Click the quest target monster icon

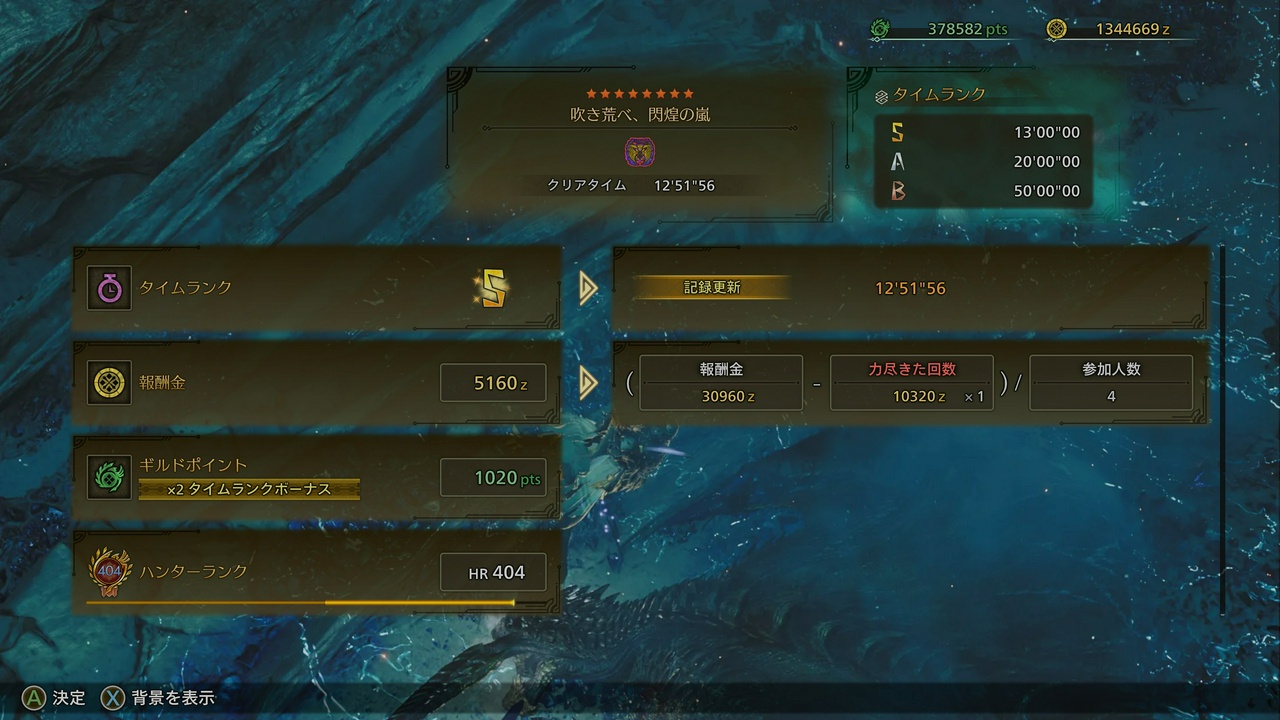coord(639,152)
